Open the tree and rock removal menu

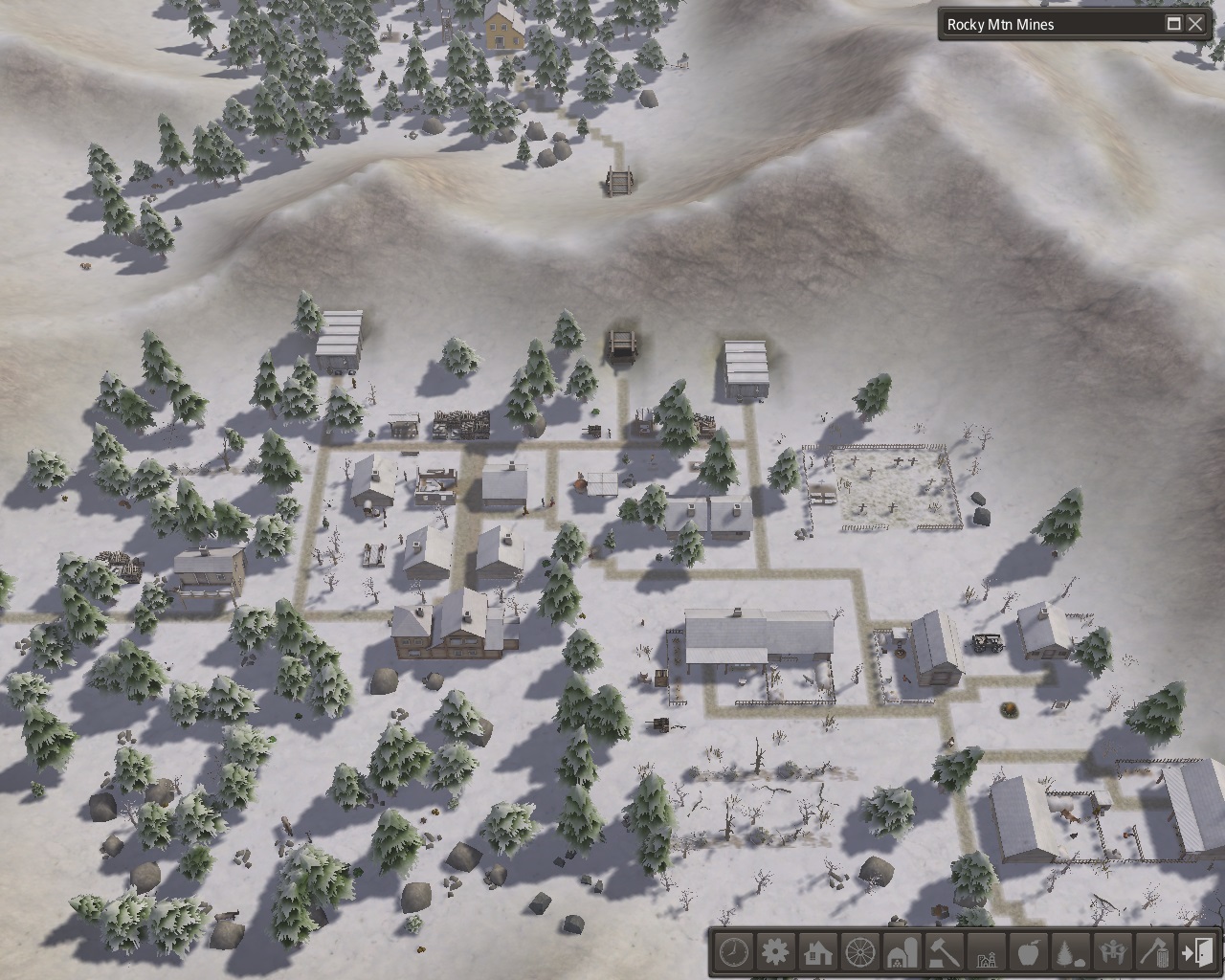point(1071,952)
